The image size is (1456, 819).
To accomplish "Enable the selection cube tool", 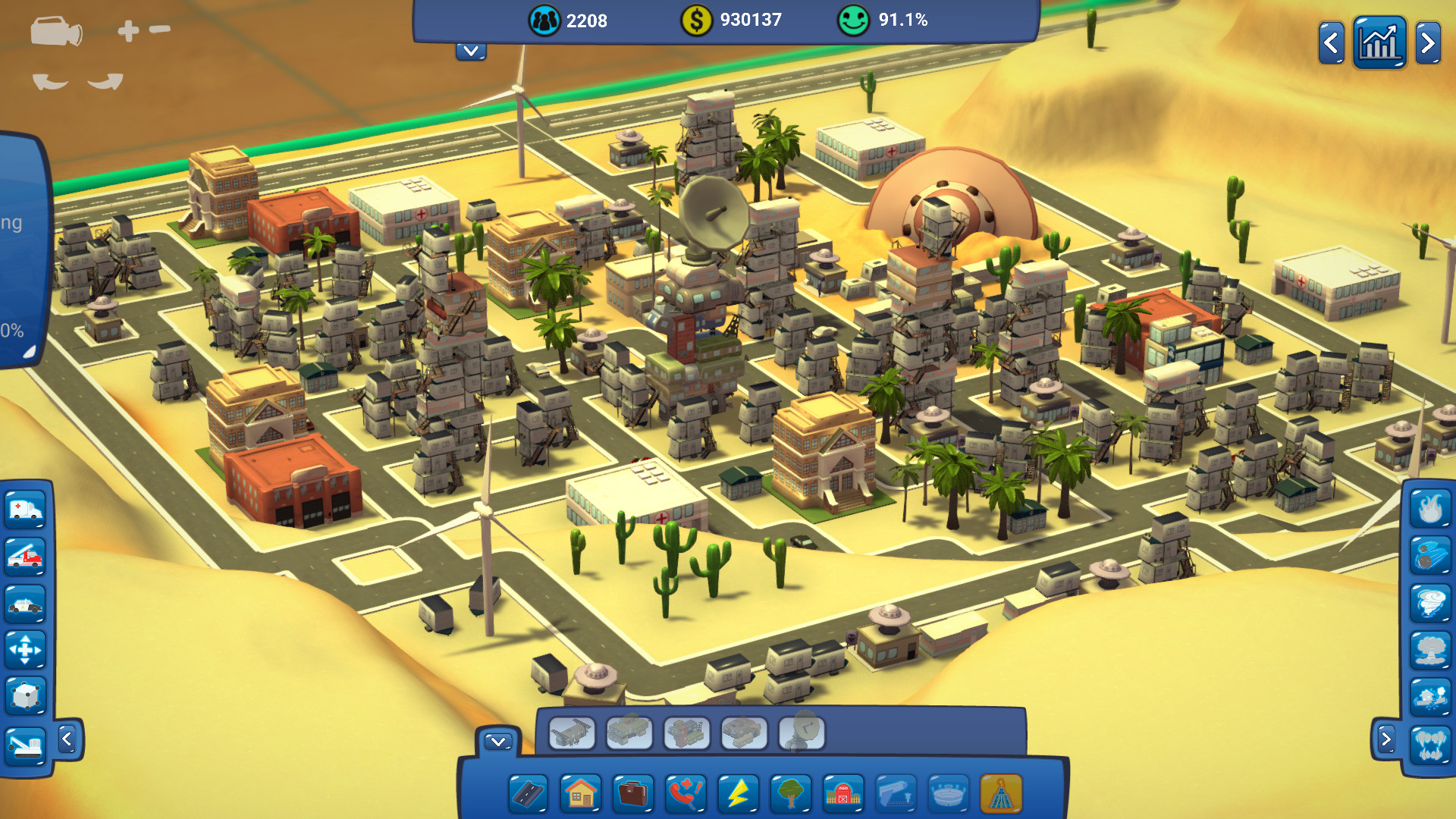I will pos(27,695).
